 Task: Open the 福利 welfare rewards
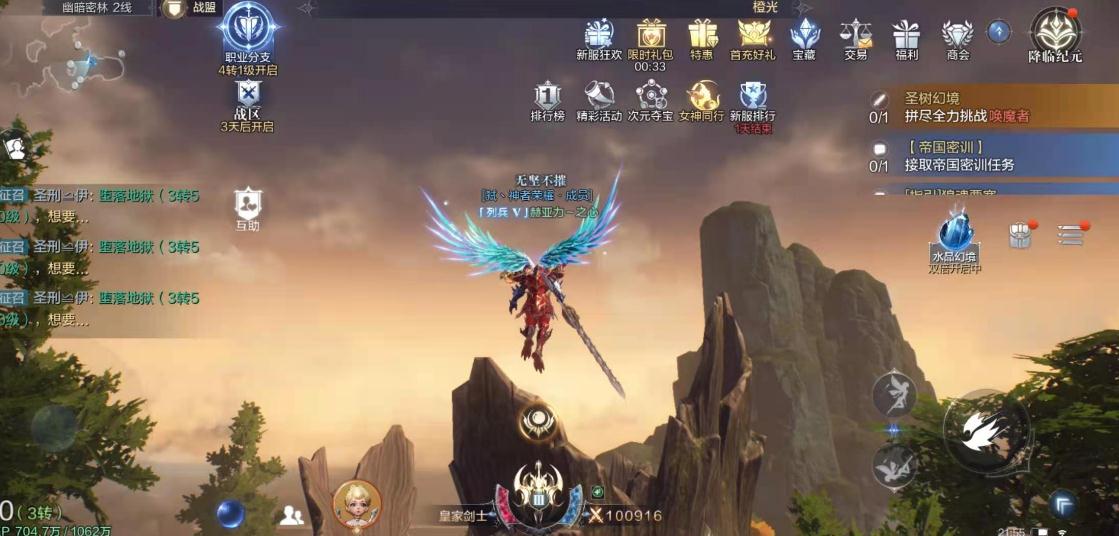(x=907, y=36)
